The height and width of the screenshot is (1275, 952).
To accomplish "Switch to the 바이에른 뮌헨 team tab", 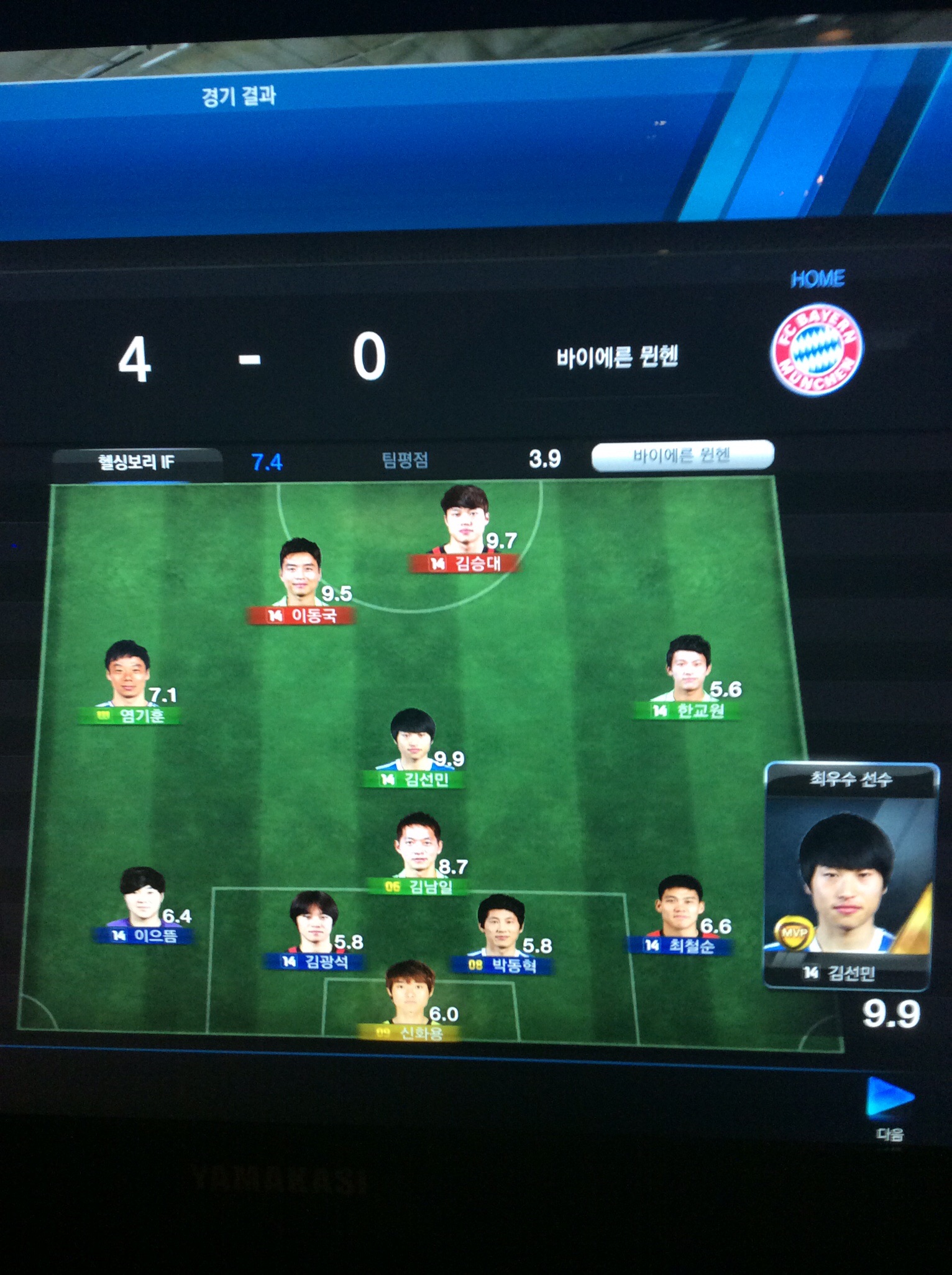I will [x=682, y=456].
